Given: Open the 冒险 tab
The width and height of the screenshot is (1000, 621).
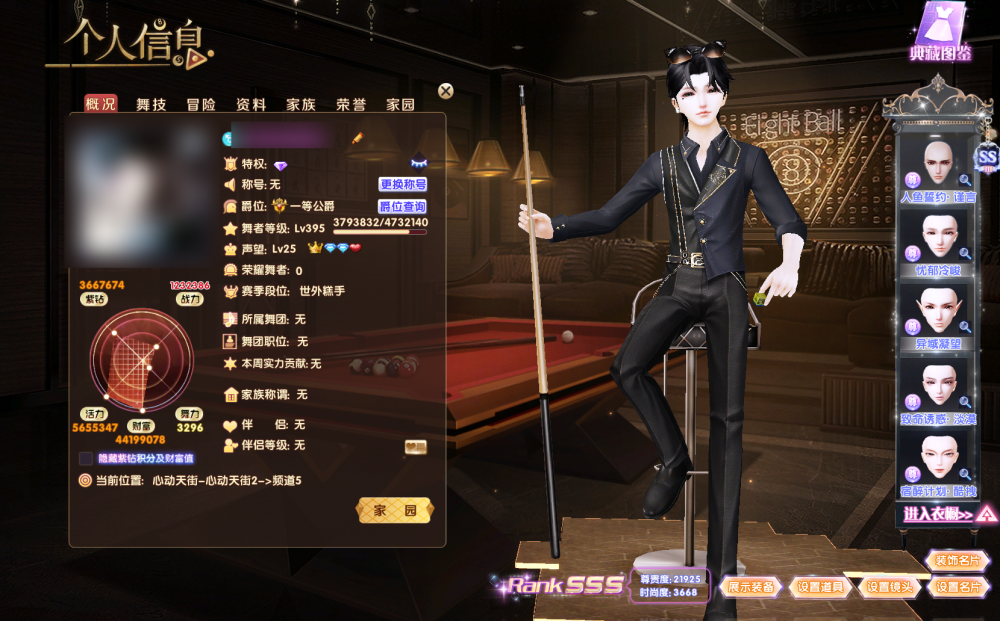Looking at the screenshot, I should coord(201,104).
